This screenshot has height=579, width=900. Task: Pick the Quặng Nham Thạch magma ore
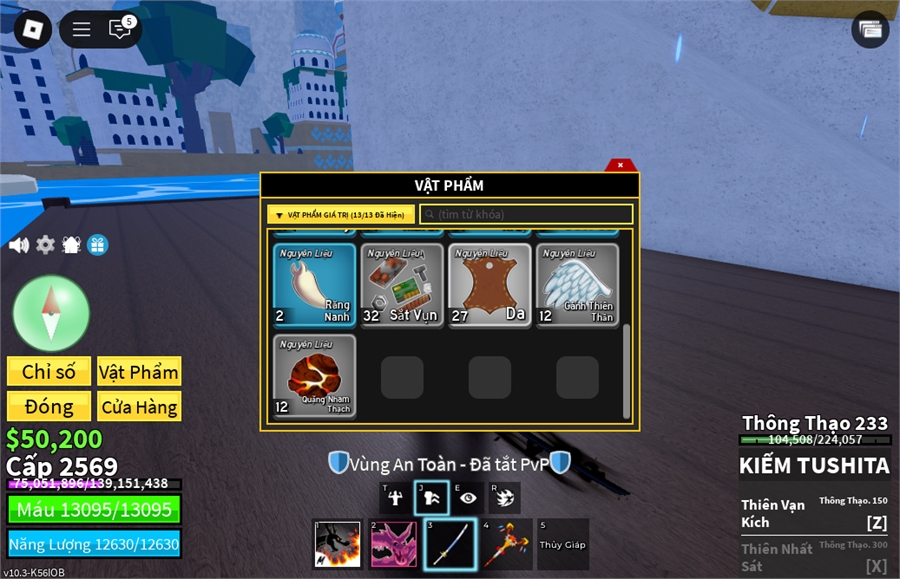click(314, 376)
